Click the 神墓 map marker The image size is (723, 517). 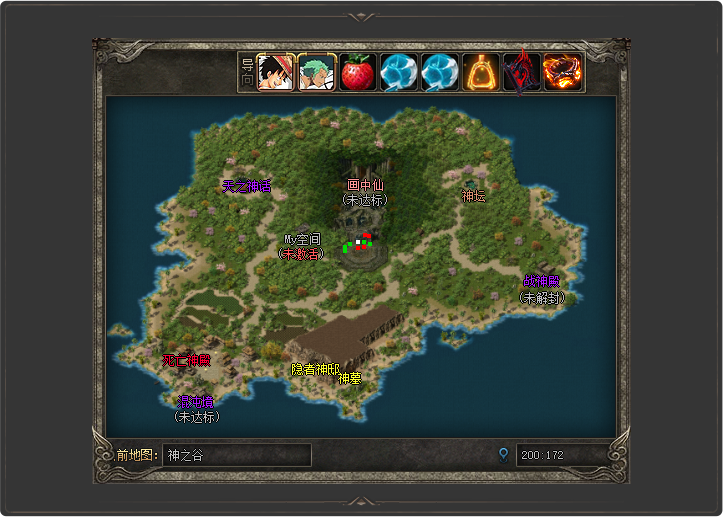tap(349, 379)
